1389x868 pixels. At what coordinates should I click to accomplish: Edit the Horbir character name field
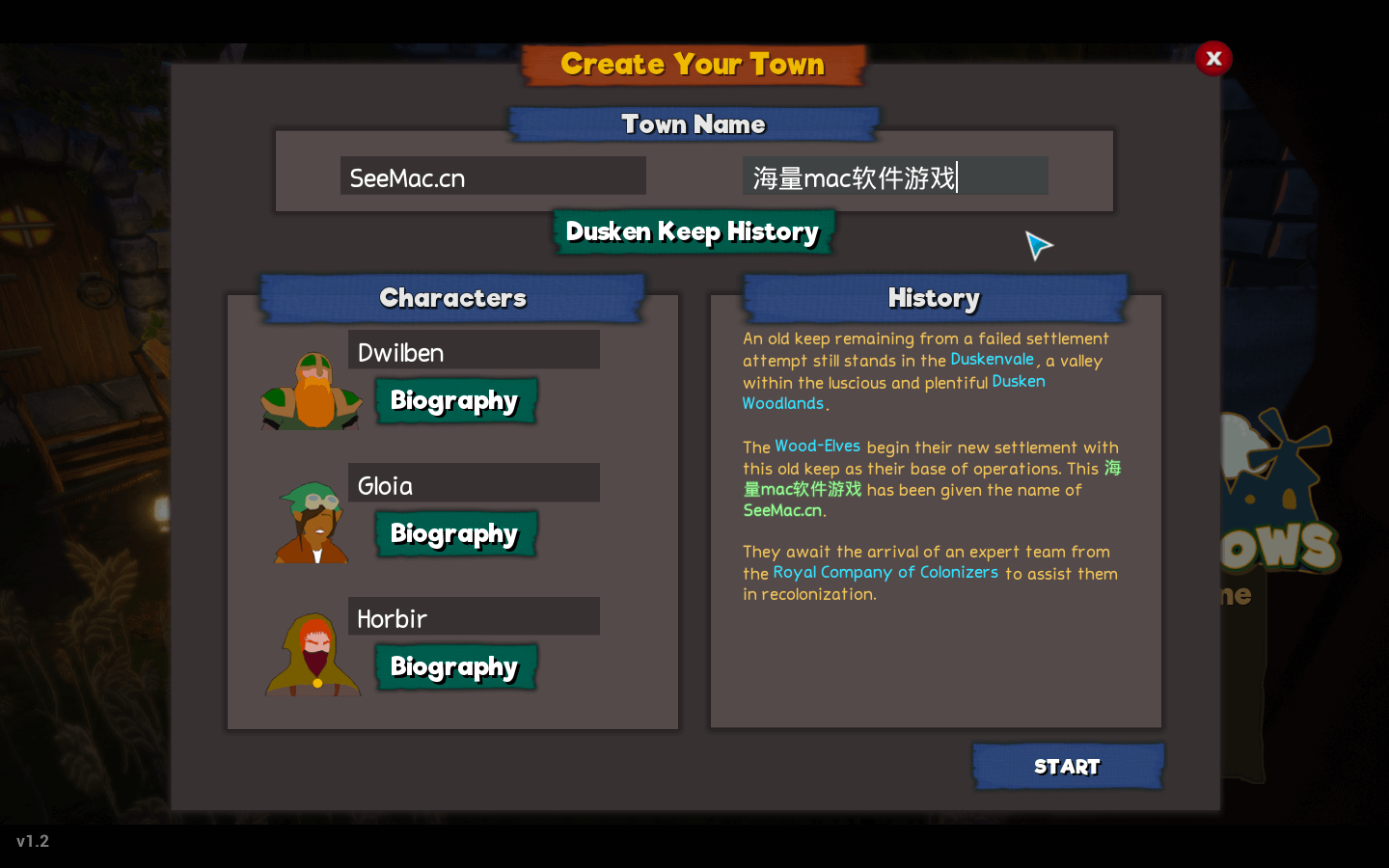click(474, 617)
